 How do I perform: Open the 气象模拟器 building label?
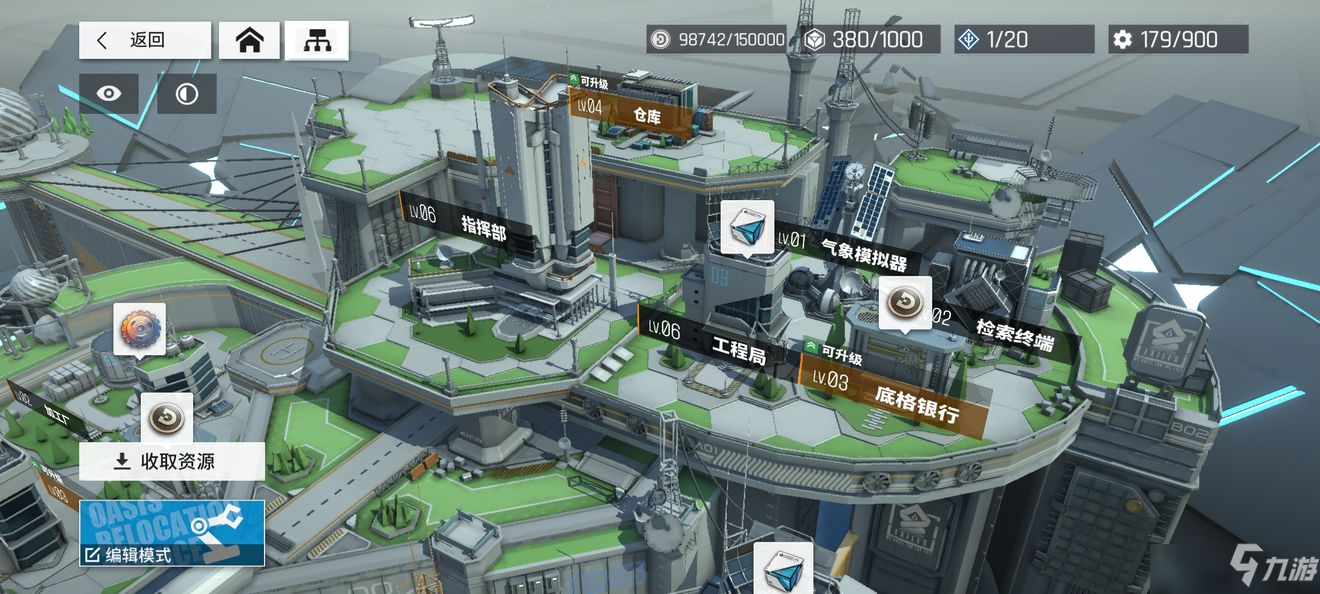point(850,248)
